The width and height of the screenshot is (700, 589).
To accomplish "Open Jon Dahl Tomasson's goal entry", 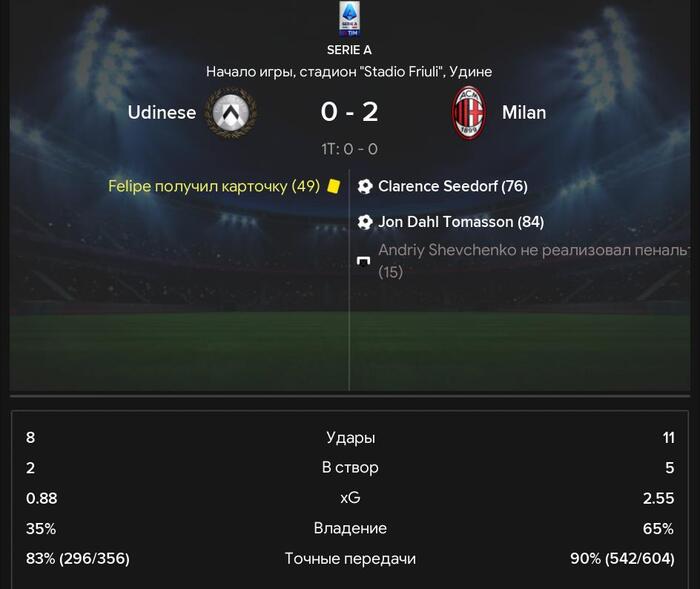I will point(460,222).
